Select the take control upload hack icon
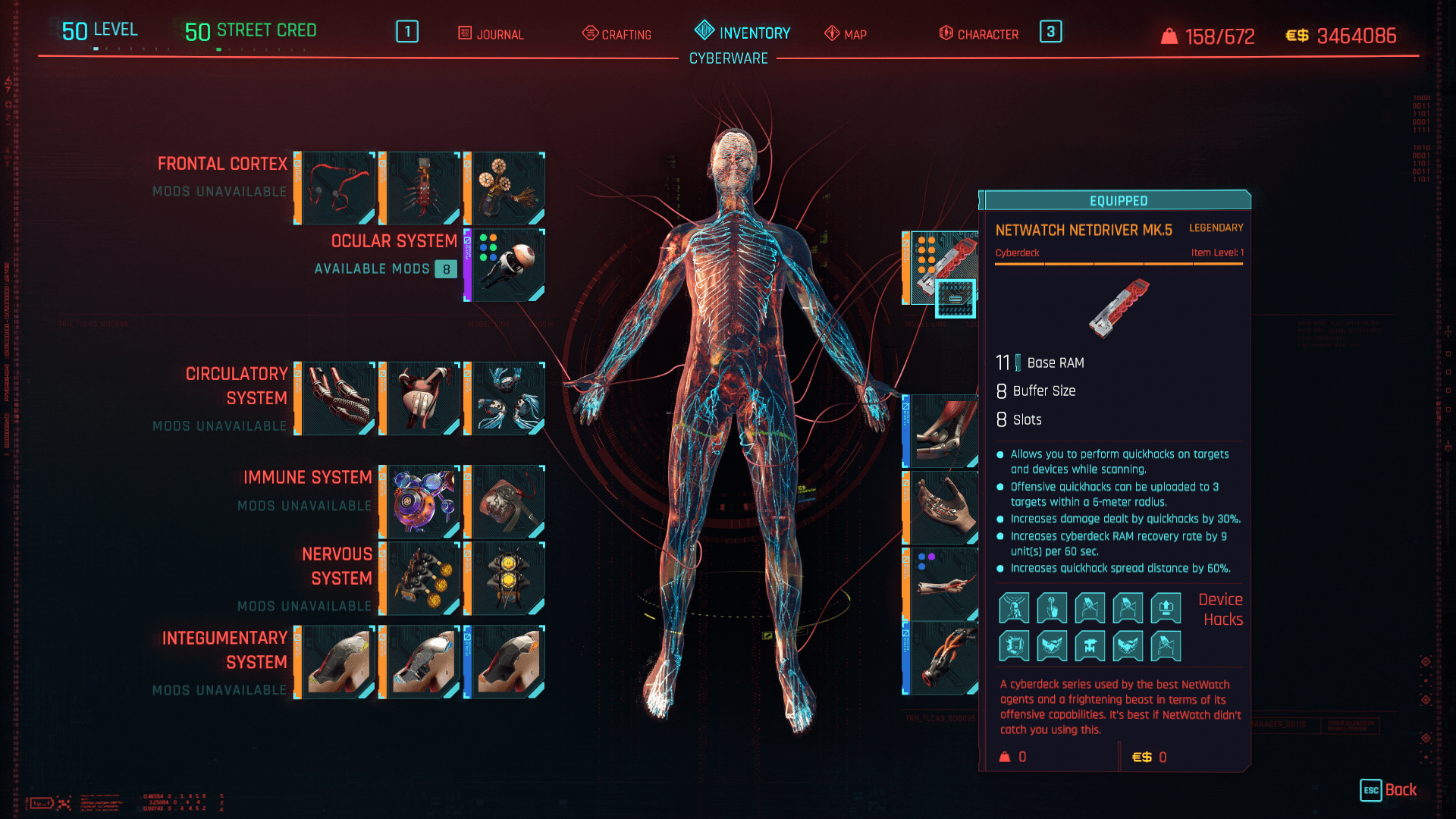The image size is (1456, 819). click(1166, 607)
